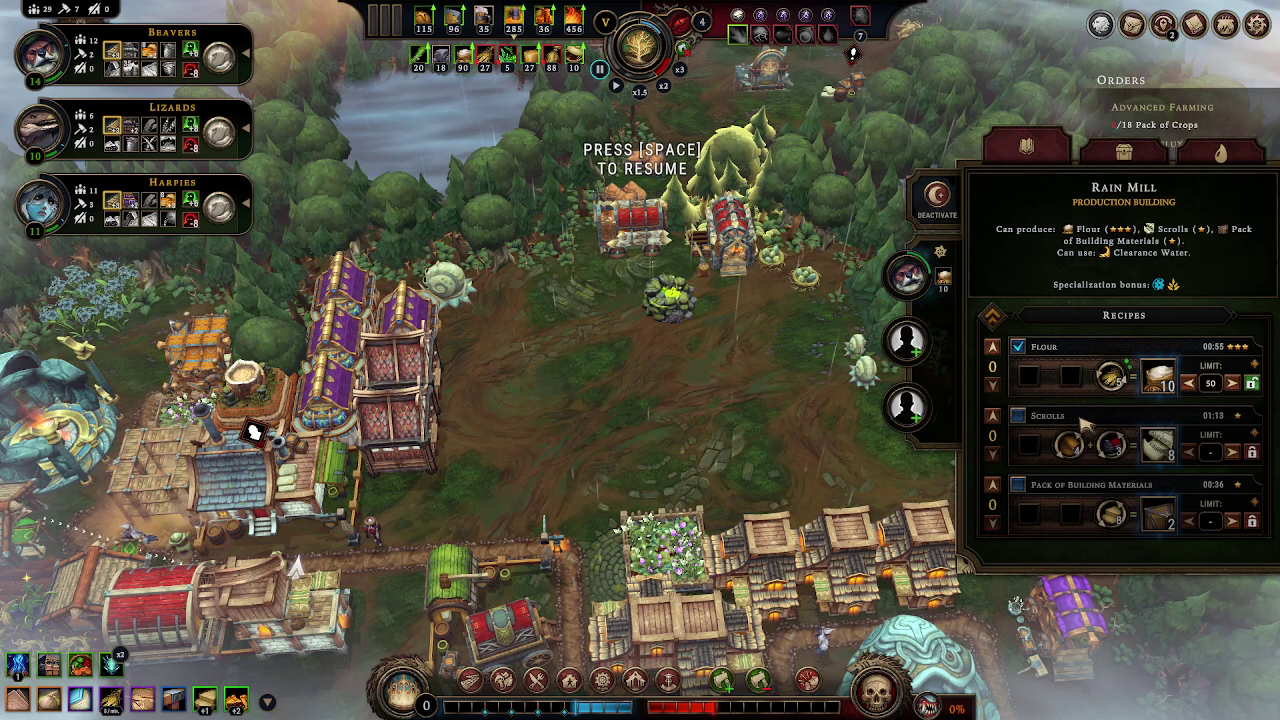Viewport: 1280px width, 720px height.
Task: Select the Beavers species portrait
Action: (x=42, y=54)
